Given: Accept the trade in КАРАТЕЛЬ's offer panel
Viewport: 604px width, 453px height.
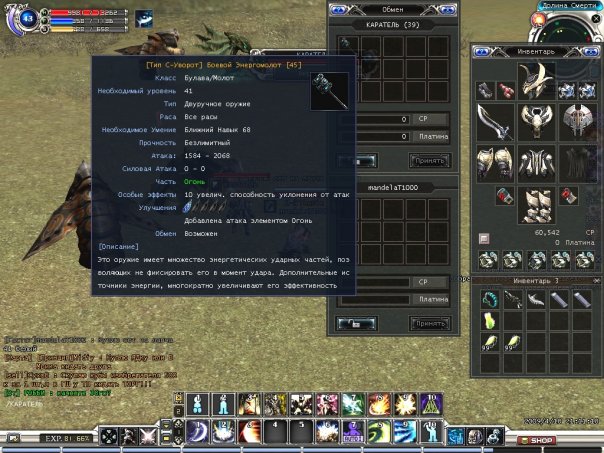Looking at the screenshot, I should (x=429, y=160).
